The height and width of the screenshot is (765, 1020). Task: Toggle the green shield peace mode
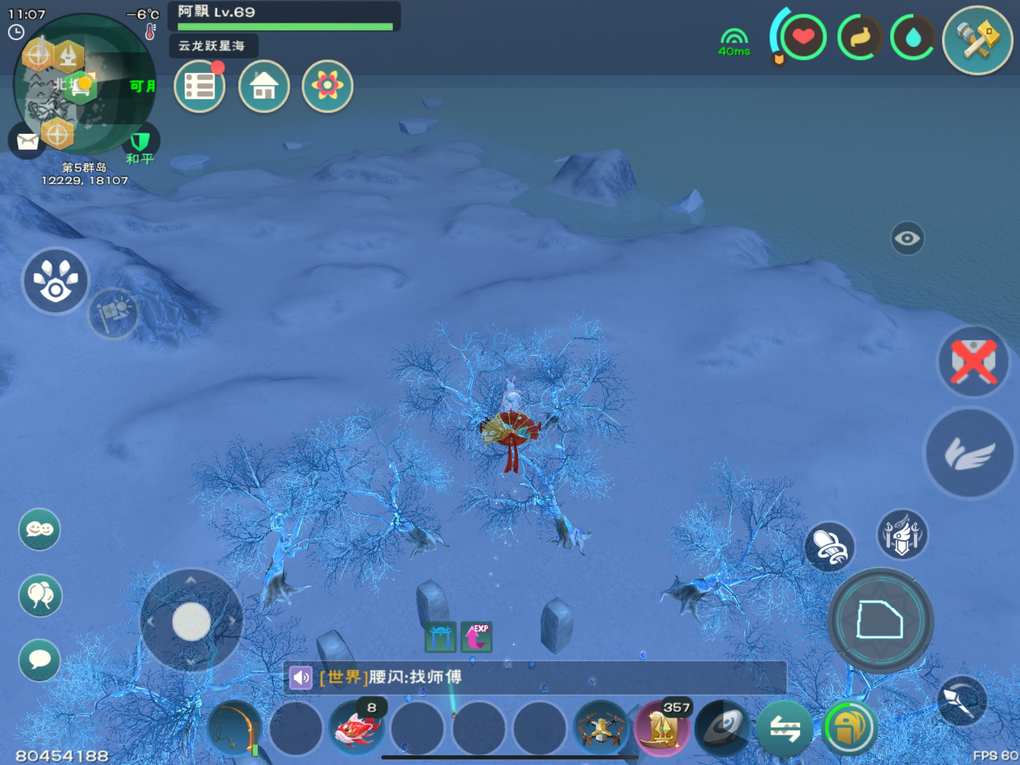141,138
